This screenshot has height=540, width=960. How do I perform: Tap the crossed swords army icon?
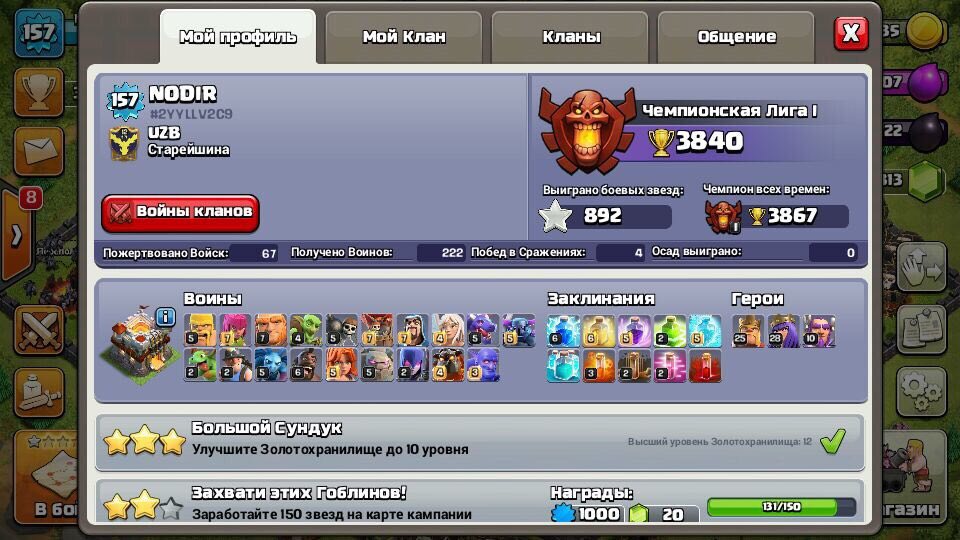pyautogui.click(x=39, y=328)
